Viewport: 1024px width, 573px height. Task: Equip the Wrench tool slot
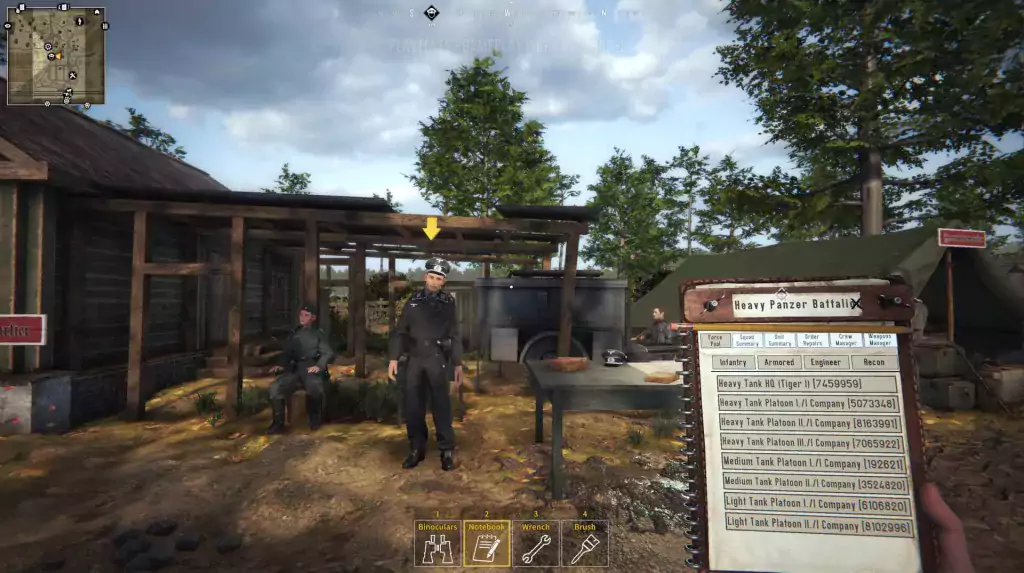pyautogui.click(x=536, y=543)
